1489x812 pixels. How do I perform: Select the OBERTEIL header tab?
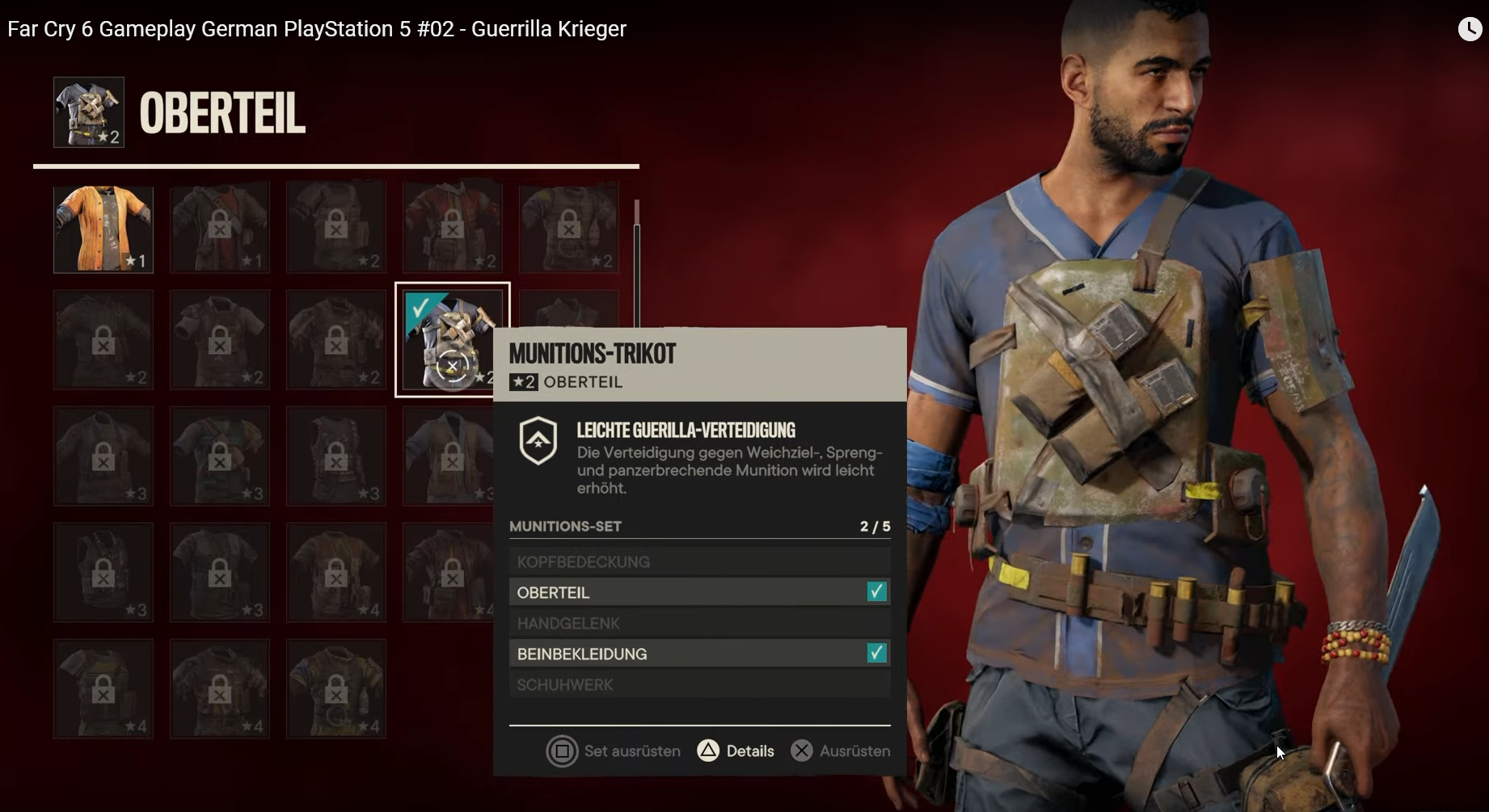pos(222,112)
